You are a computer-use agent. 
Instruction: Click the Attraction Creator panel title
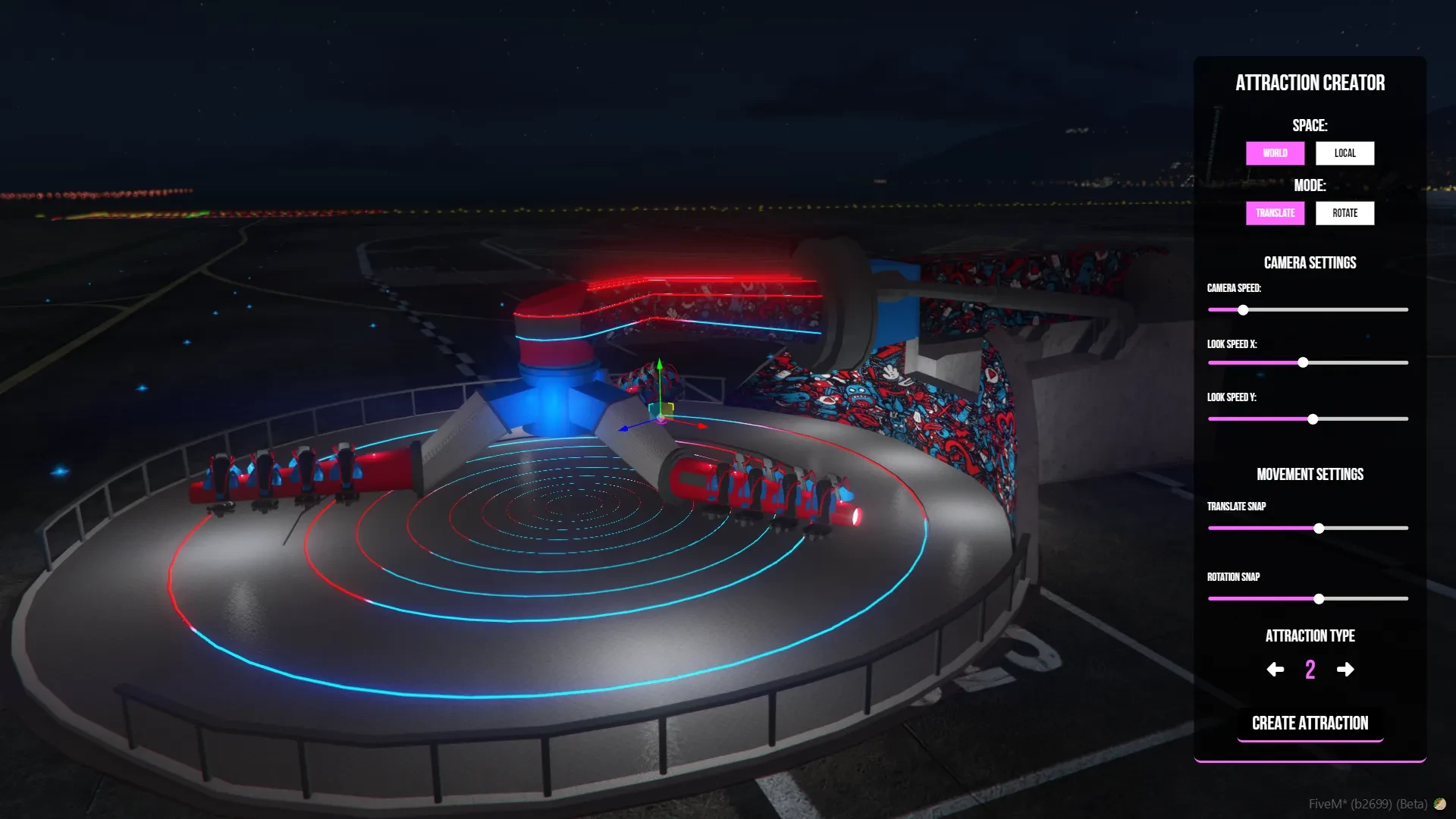click(1310, 83)
